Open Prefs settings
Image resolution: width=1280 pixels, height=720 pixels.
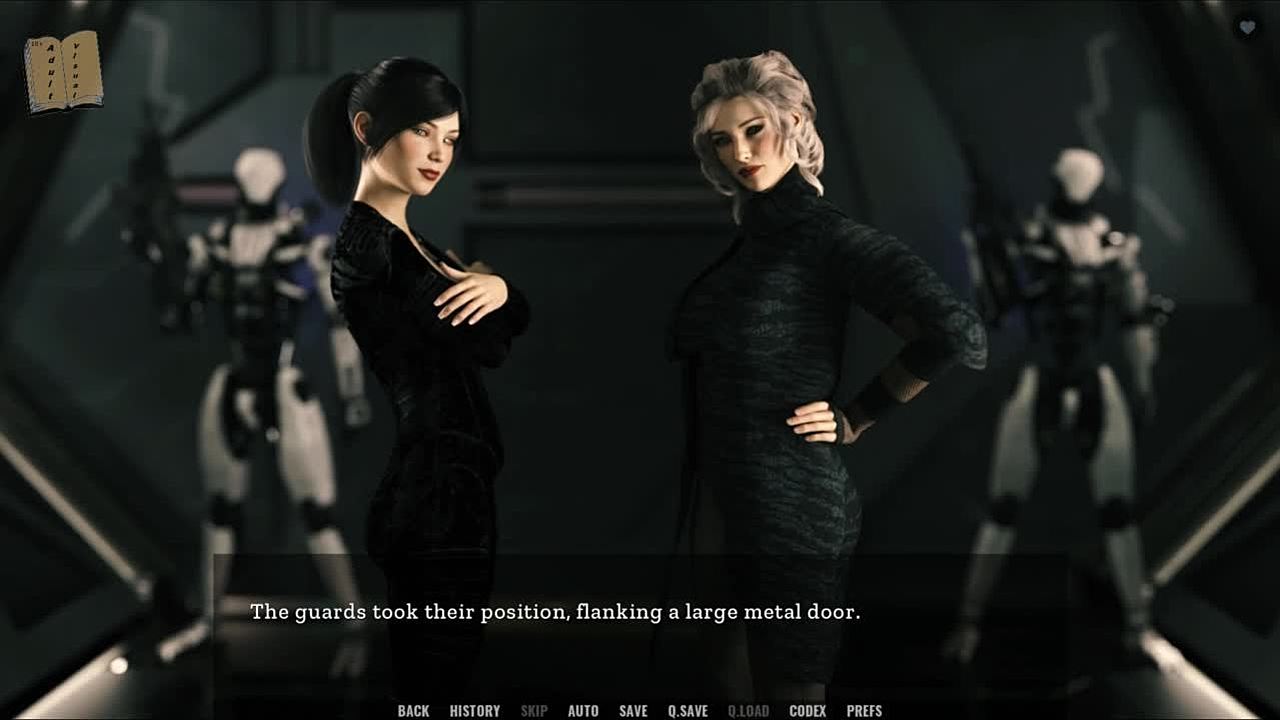point(864,711)
